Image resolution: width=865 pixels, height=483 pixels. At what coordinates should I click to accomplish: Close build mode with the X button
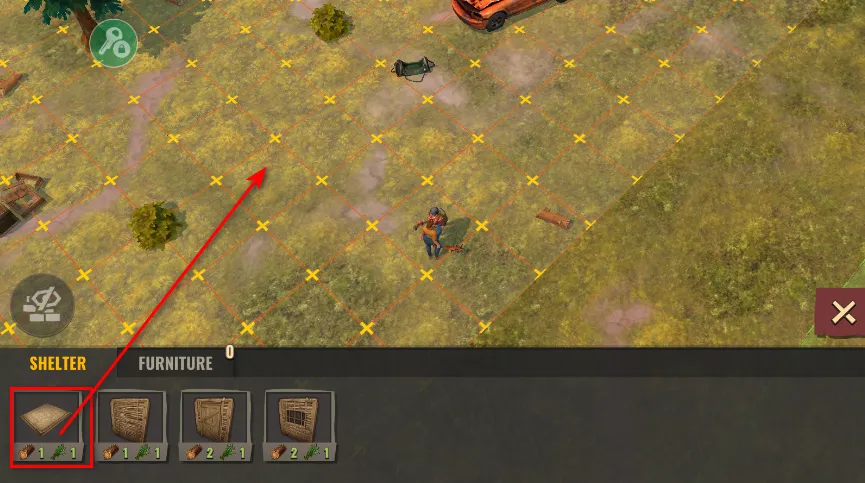842,314
